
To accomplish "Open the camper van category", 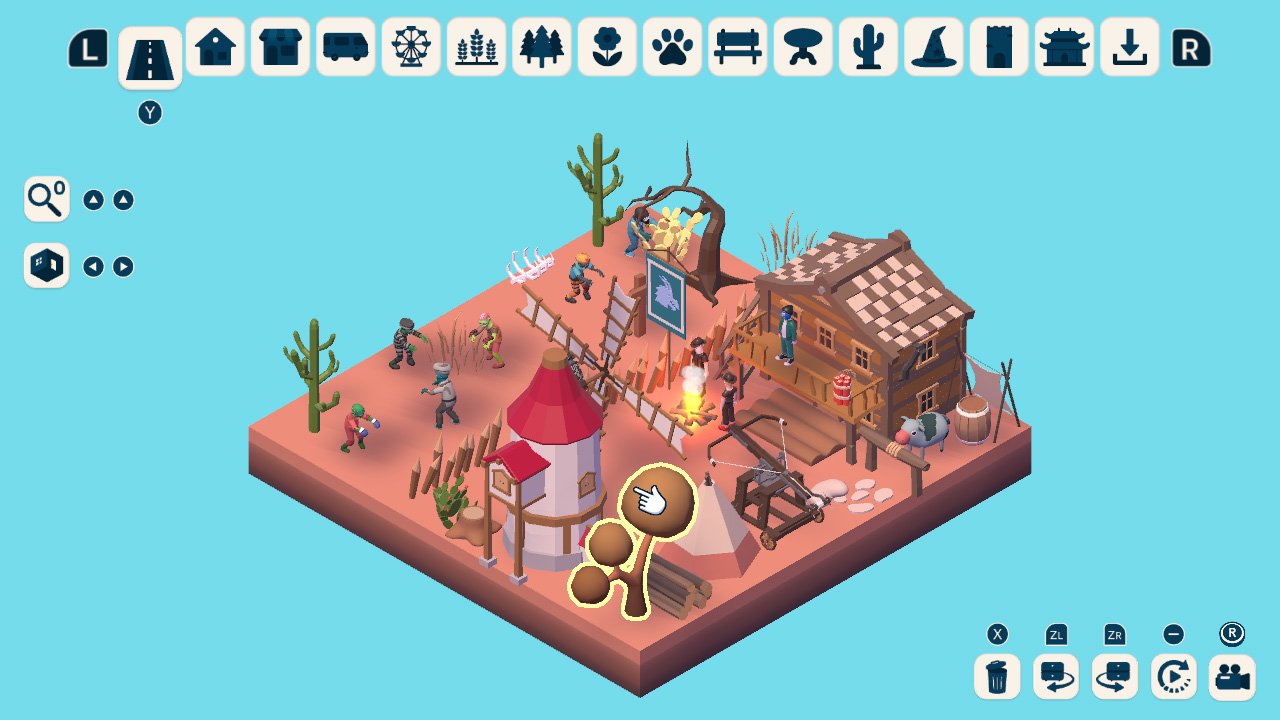I will click(345, 46).
